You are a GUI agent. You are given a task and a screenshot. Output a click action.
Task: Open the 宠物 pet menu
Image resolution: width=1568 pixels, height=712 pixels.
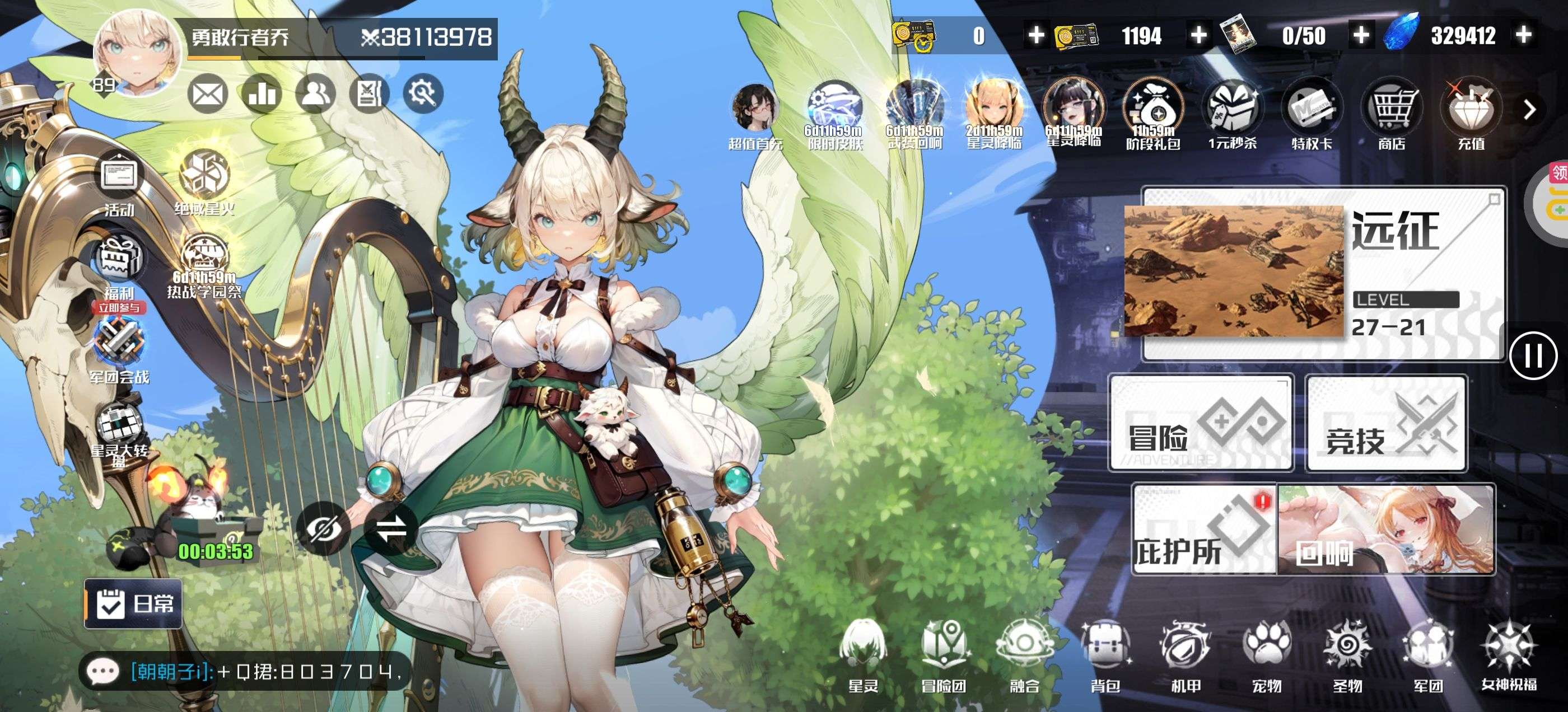click(x=1267, y=656)
